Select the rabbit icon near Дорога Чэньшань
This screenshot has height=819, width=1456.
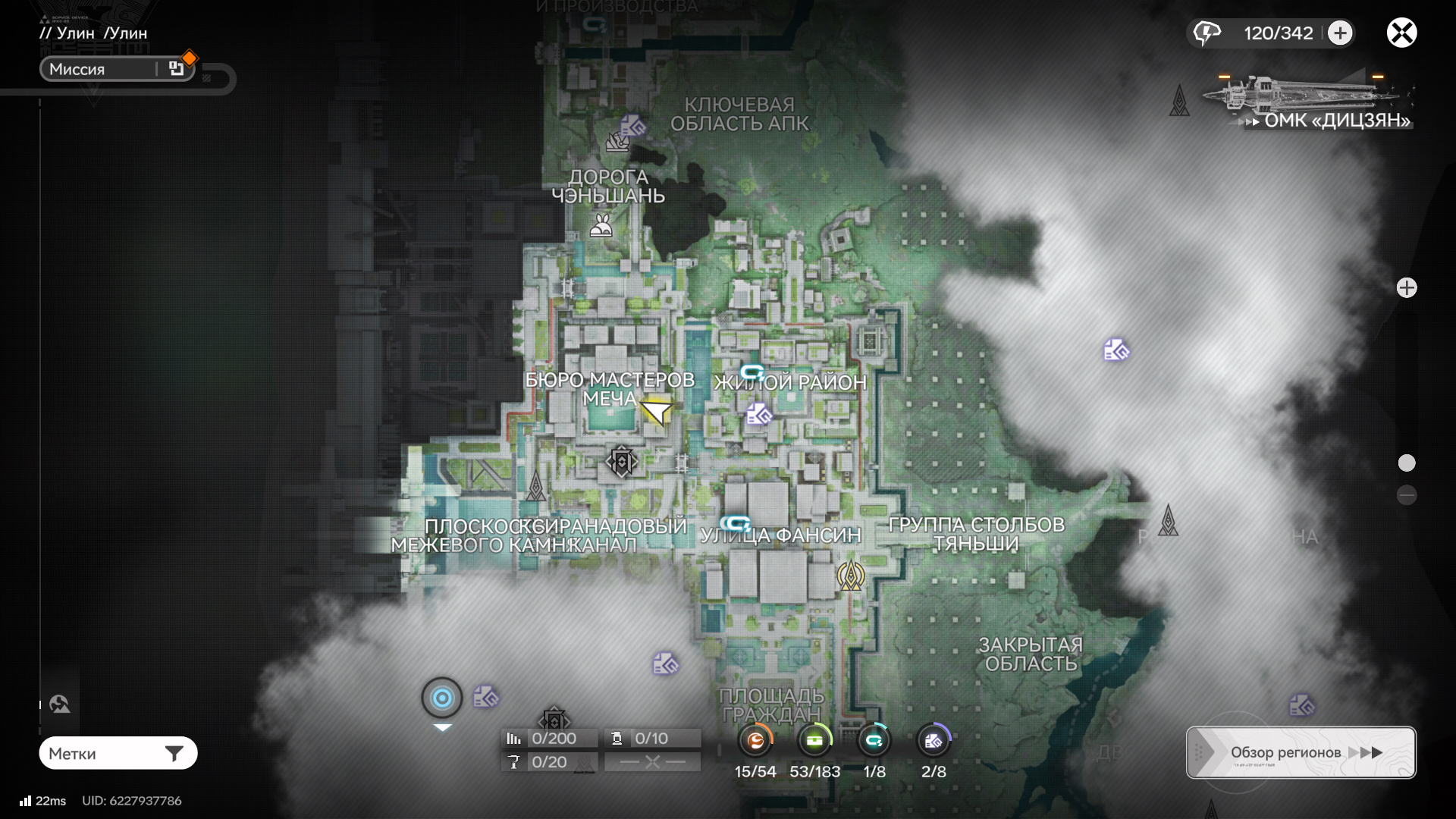tap(601, 225)
